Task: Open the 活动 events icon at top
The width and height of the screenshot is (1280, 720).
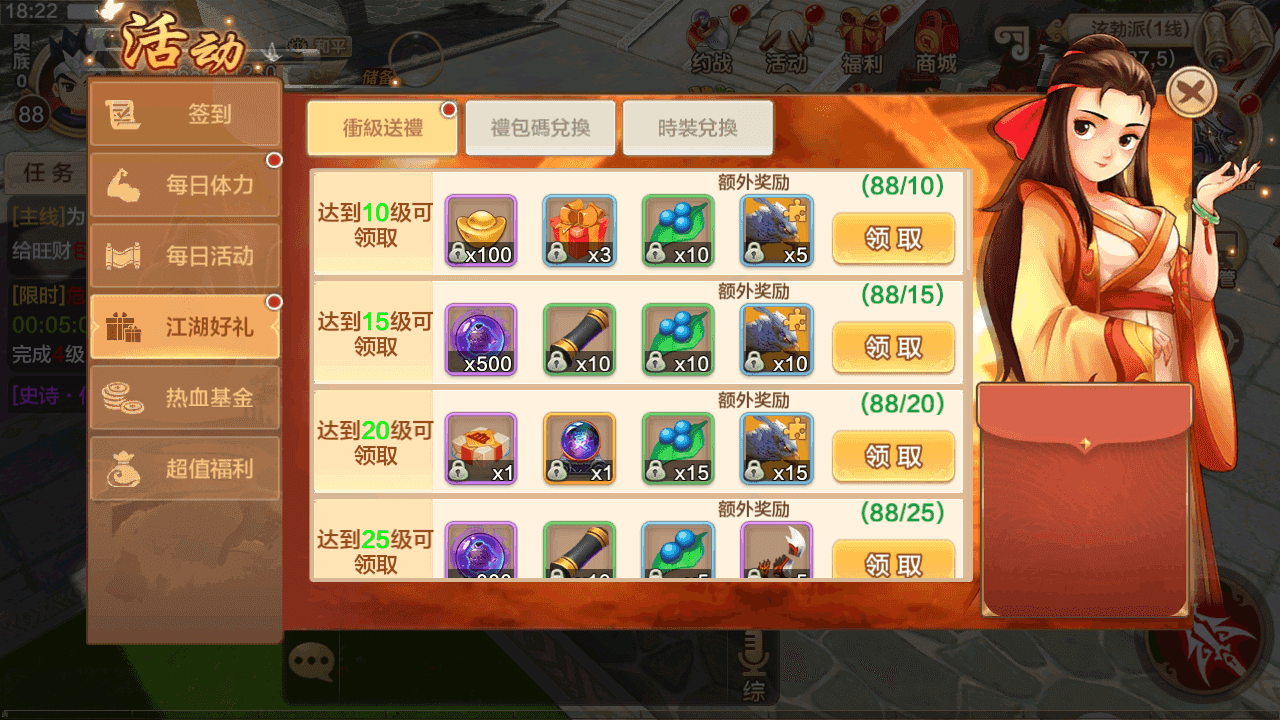Action: pos(786,40)
